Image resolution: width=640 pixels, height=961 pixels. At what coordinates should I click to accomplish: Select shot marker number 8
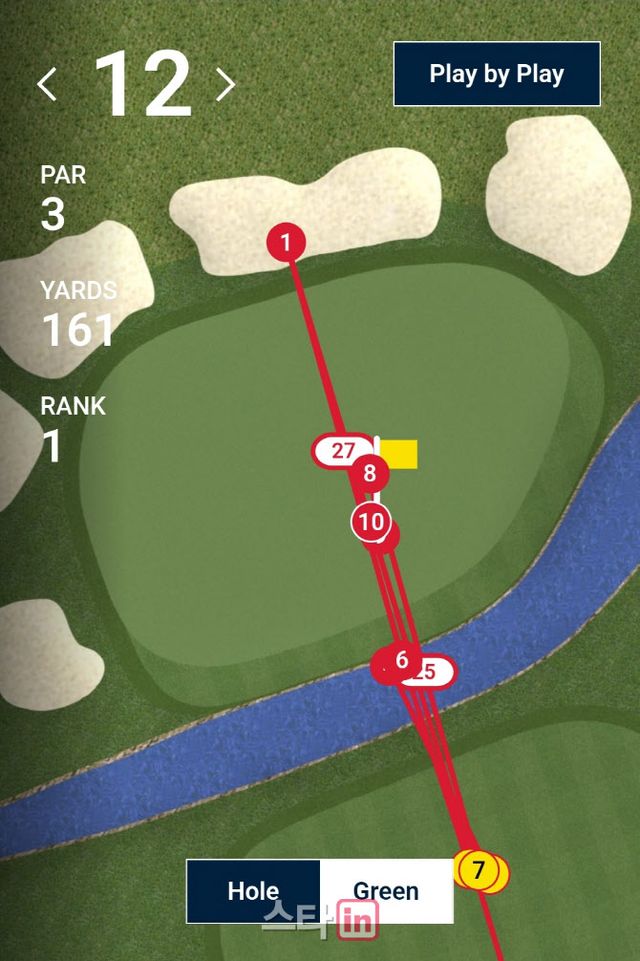[x=370, y=473]
